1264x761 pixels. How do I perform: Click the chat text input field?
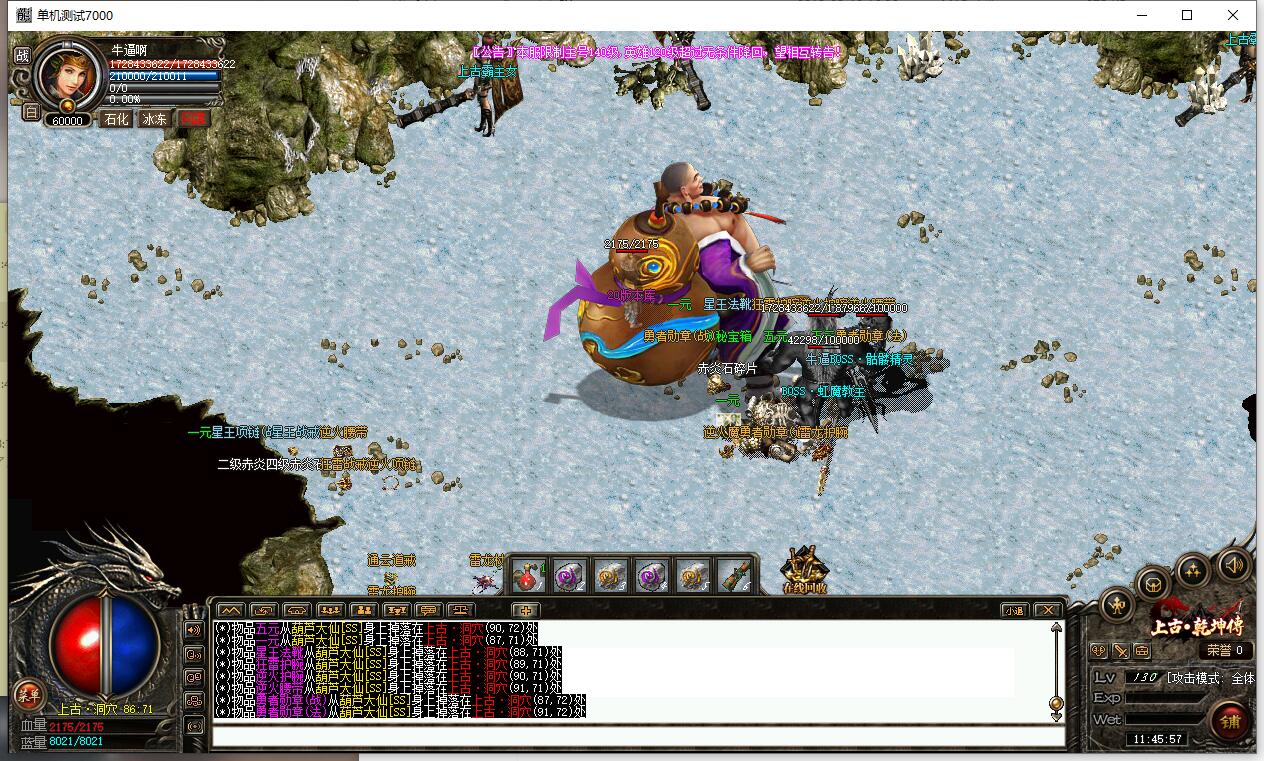(x=636, y=736)
